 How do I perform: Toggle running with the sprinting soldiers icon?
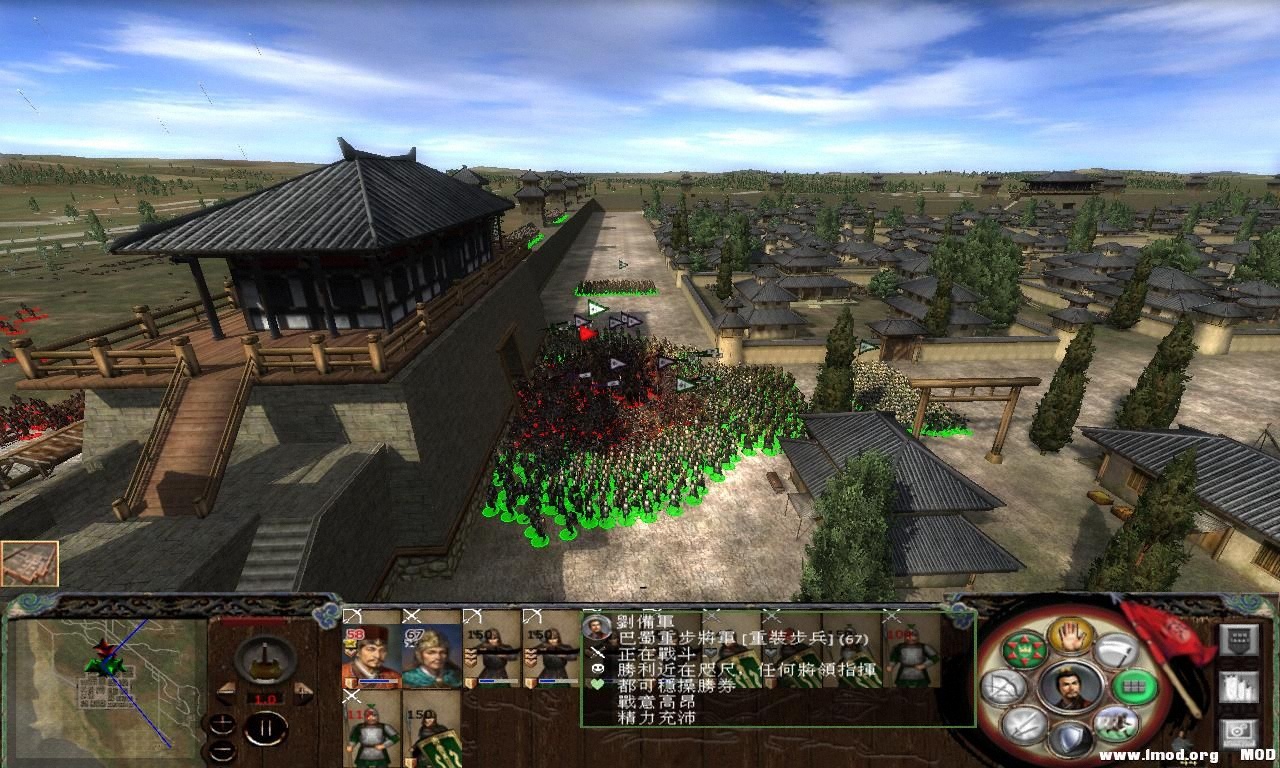point(1115,725)
